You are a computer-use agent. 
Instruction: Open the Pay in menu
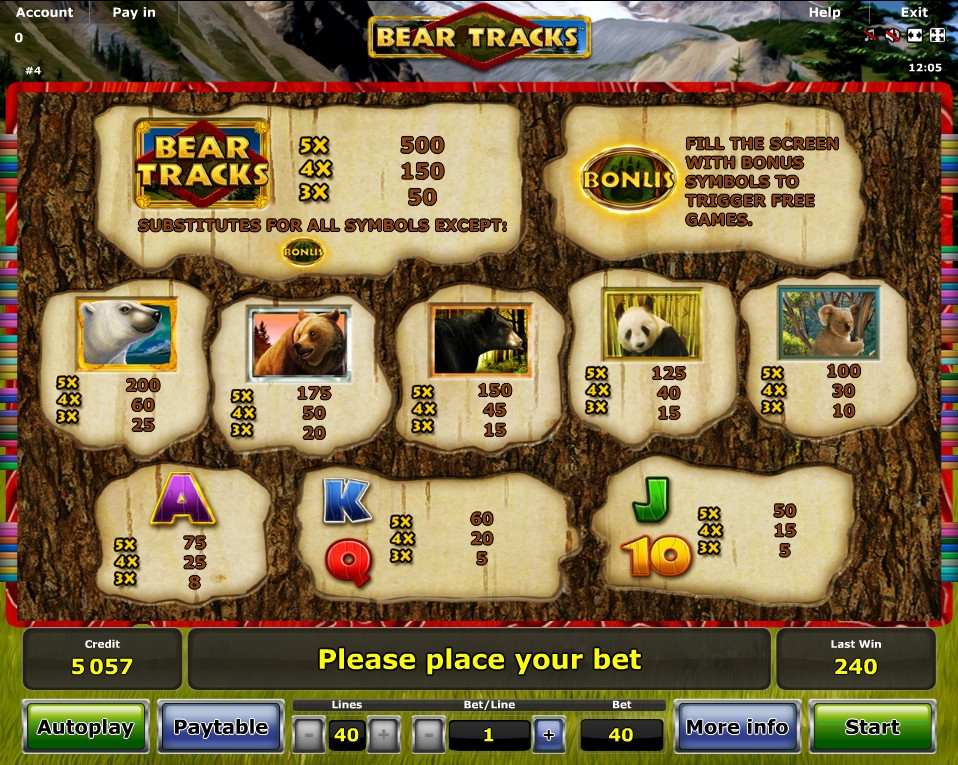click(134, 12)
